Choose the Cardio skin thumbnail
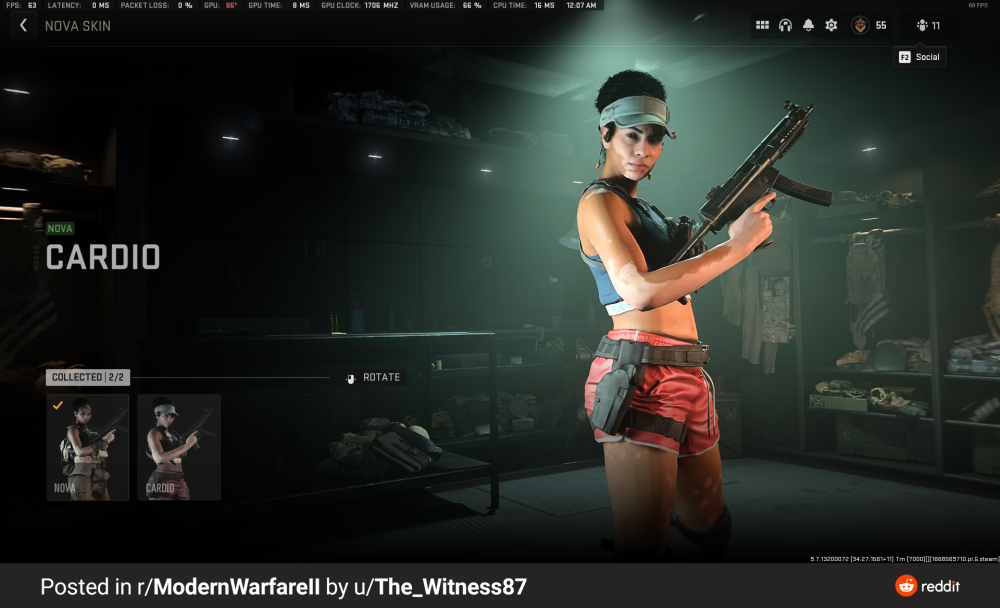Screen dimensions: 1000x608 tap(179, 447)
